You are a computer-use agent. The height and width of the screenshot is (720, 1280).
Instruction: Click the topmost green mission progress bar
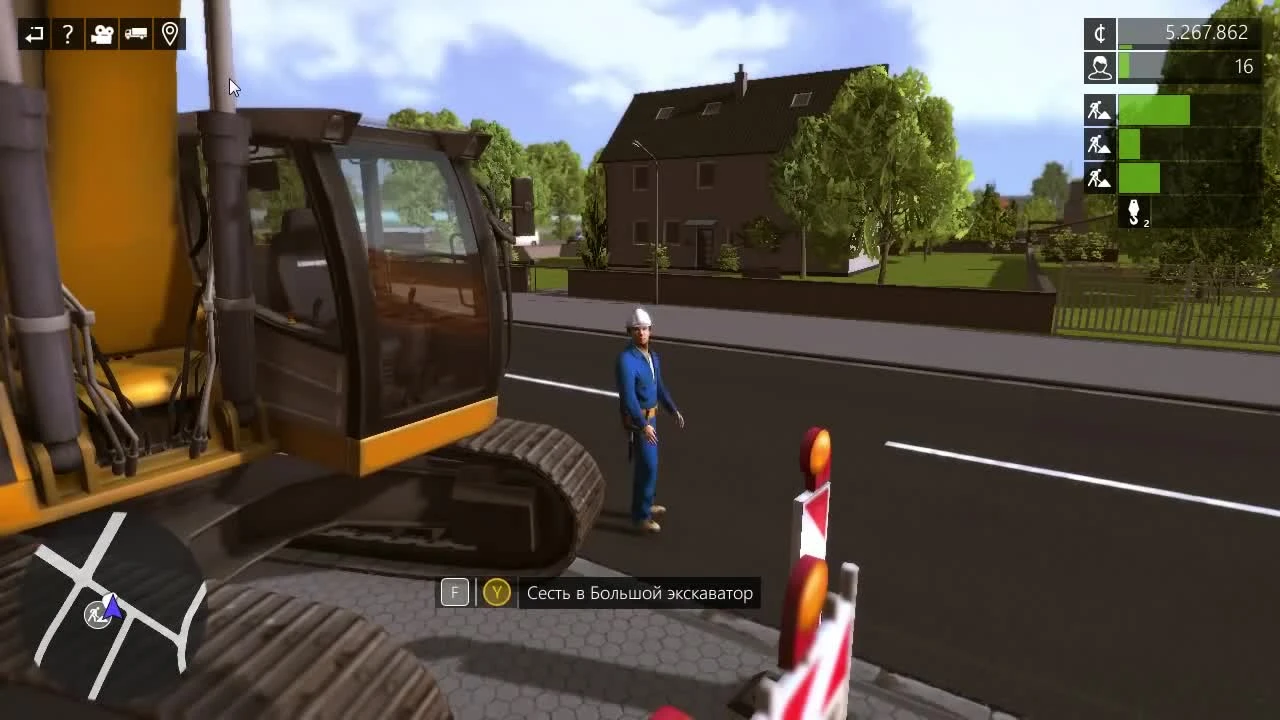(1155, 109)
